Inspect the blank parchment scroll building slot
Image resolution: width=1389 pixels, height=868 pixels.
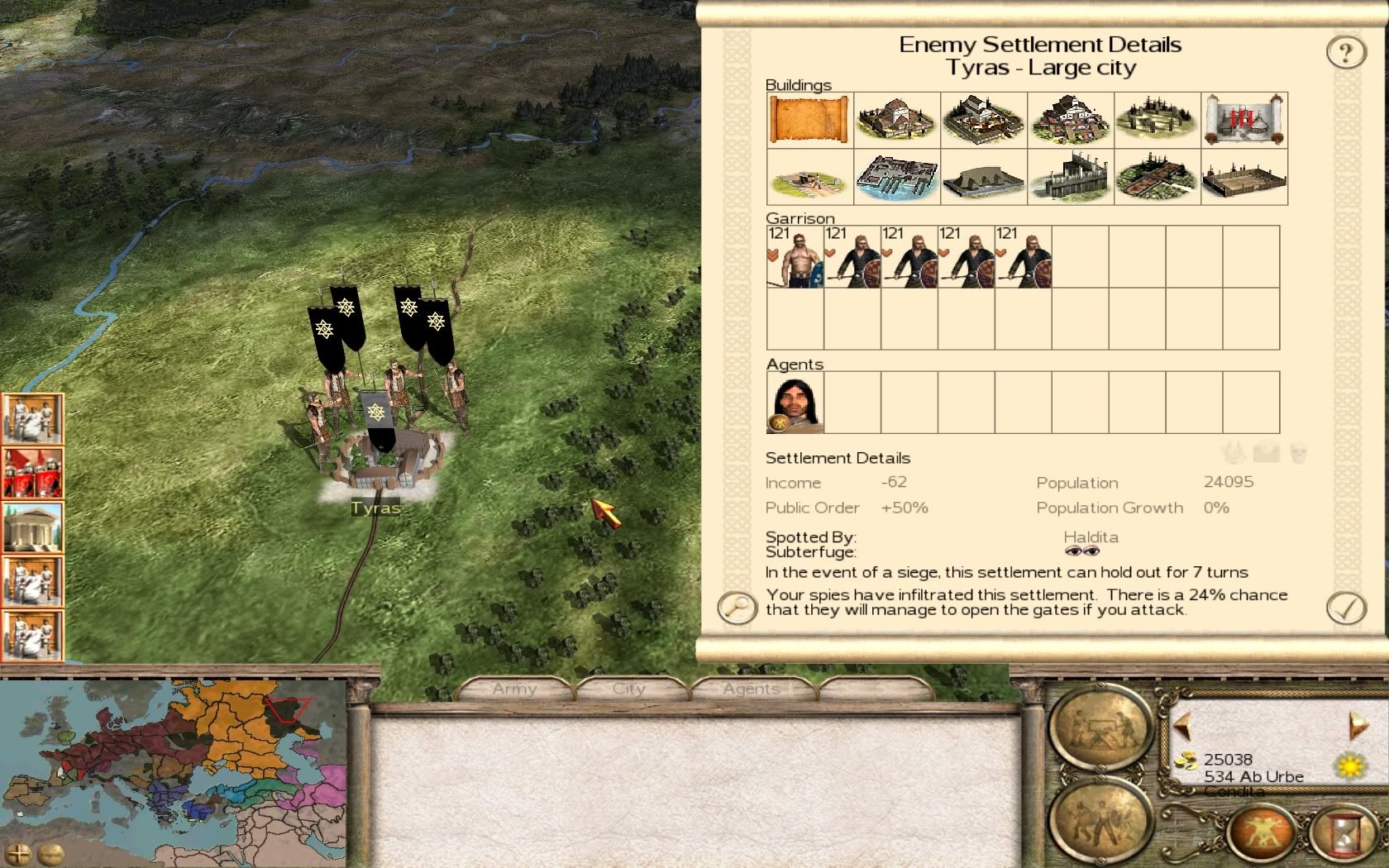pyautogui.click(x=809, y=121)
